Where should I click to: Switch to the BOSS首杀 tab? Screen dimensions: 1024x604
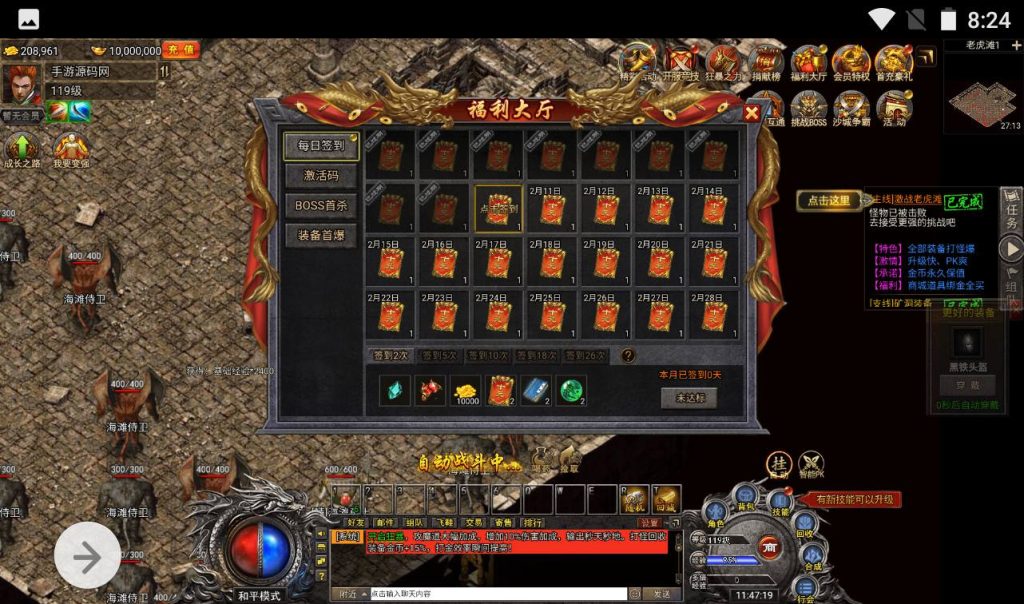pos(320,206)
